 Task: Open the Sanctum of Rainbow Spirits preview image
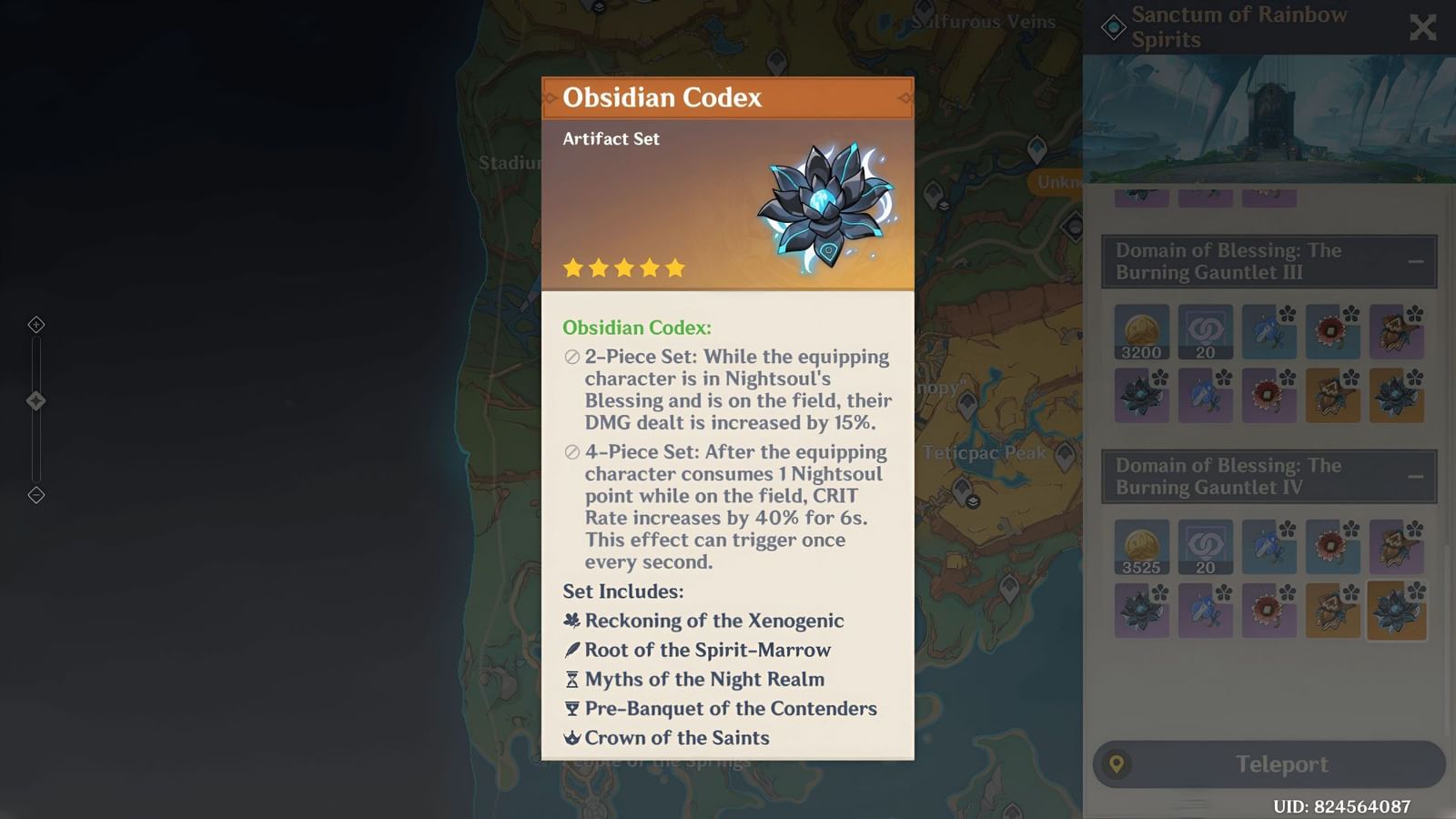point(1268,118)
